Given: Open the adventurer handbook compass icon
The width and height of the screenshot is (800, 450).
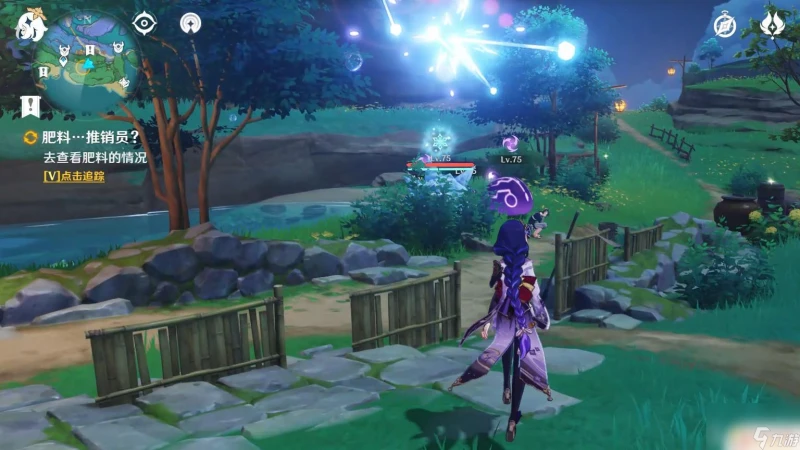Looking at the screenshot, I should pyautogui.click(x=725, y=25).
